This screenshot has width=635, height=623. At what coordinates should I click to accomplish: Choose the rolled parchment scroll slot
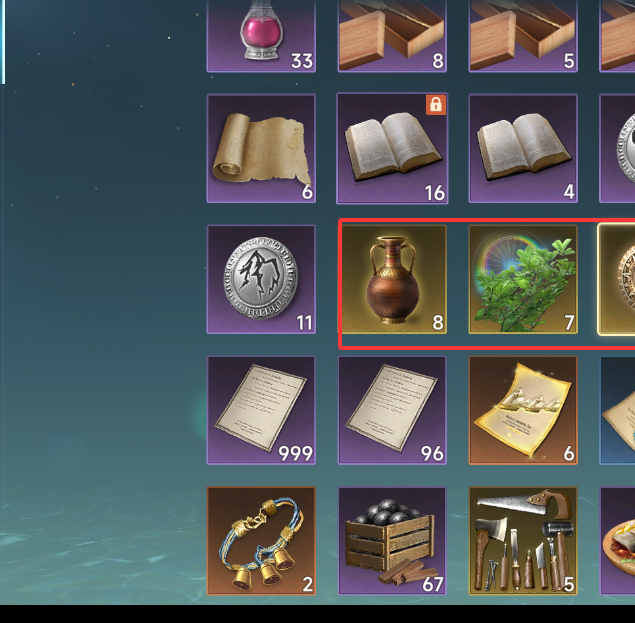click(x=261, y=148)
